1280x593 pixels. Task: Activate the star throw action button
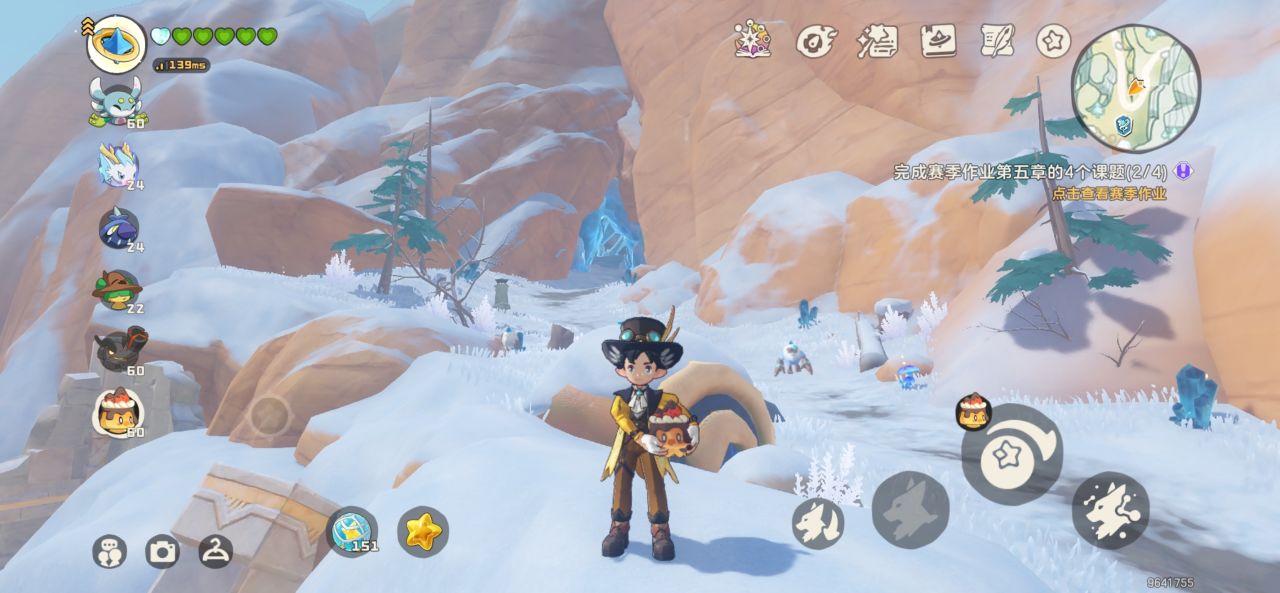point(1011,455)
